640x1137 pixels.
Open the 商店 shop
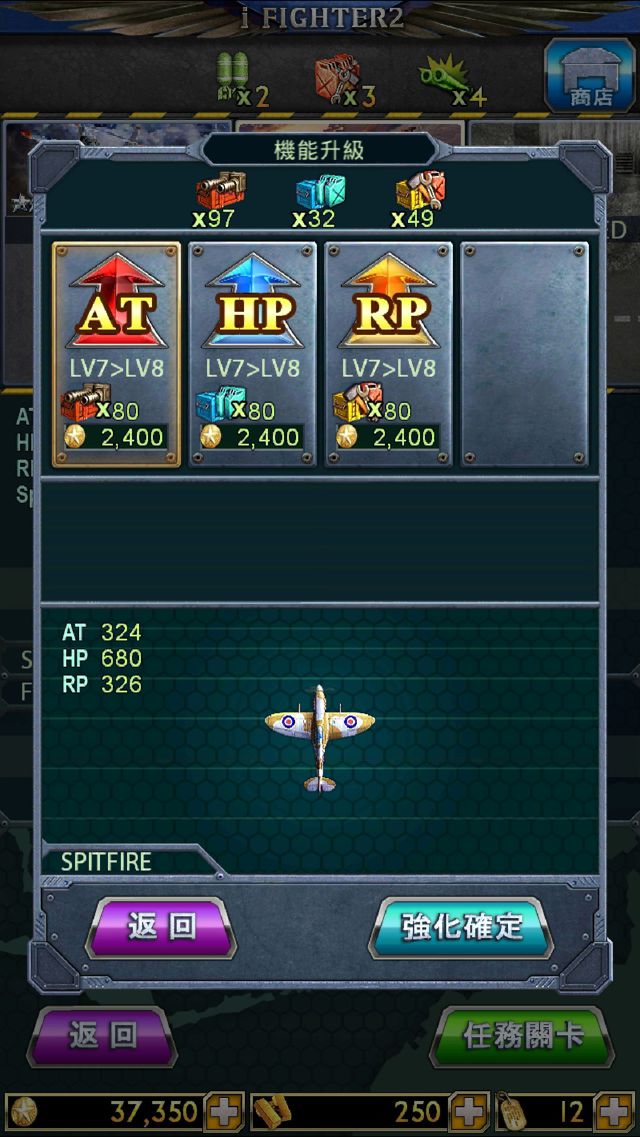[591, 74]
